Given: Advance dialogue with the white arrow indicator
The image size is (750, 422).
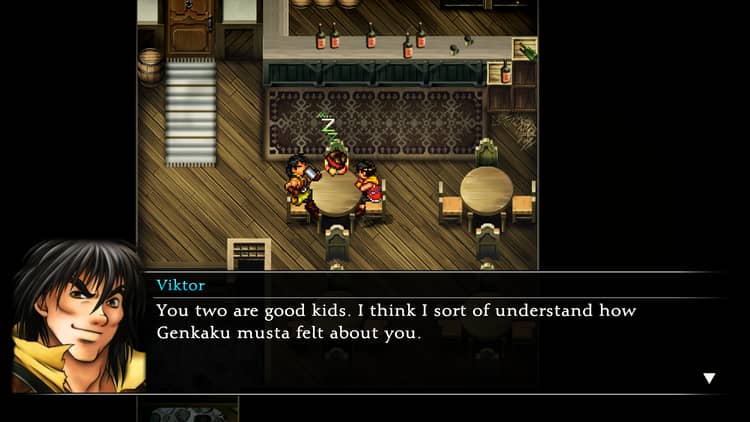Looking at the screenshot, I should [x=709, y=378].
